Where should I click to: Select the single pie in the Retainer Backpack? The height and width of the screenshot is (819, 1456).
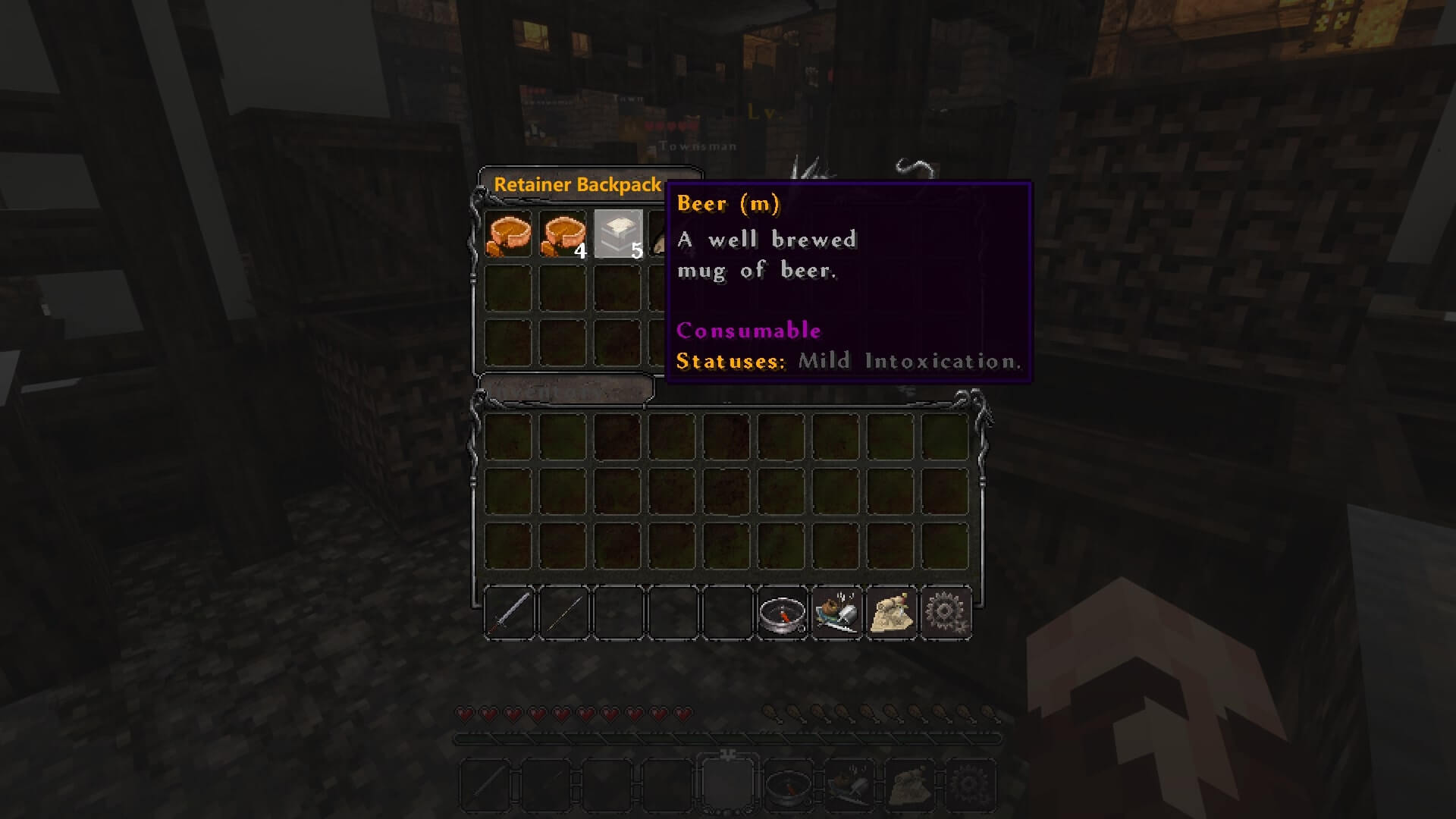507,234
